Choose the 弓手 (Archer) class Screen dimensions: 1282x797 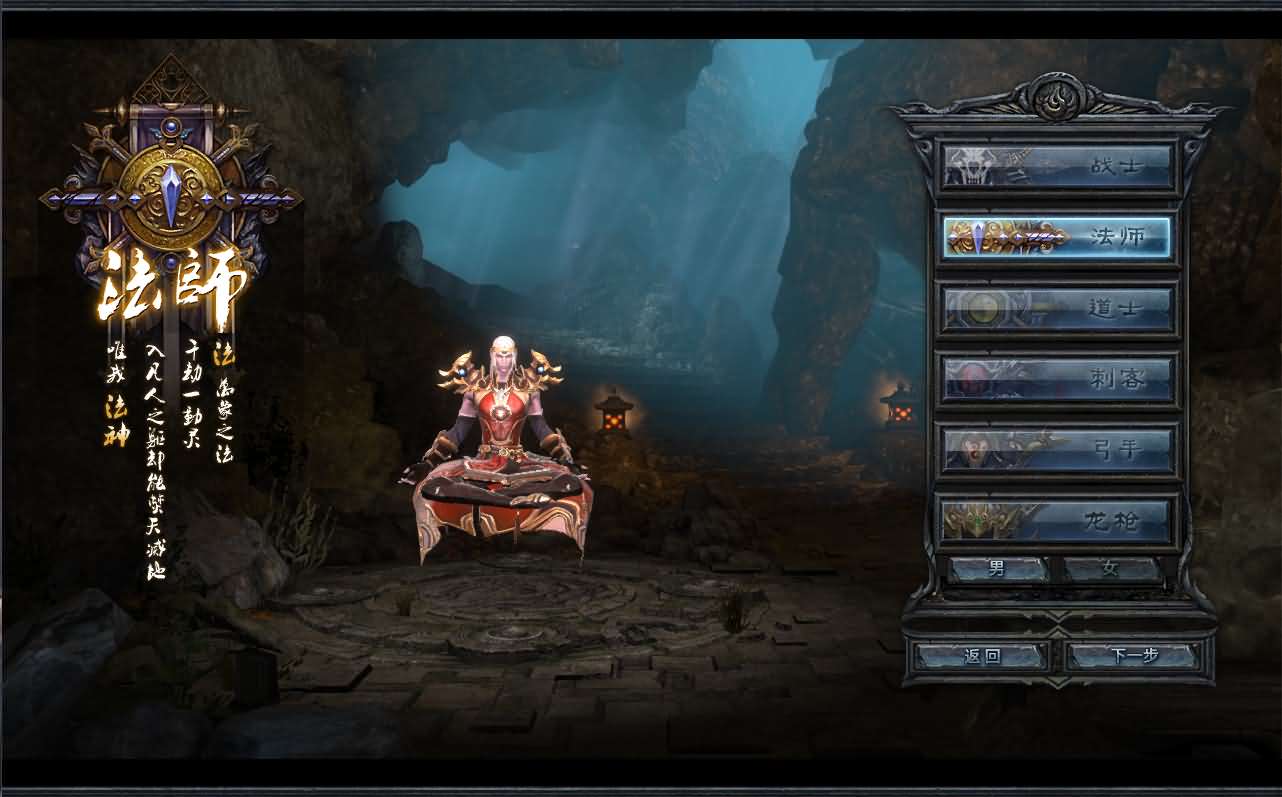point(1057,450)
